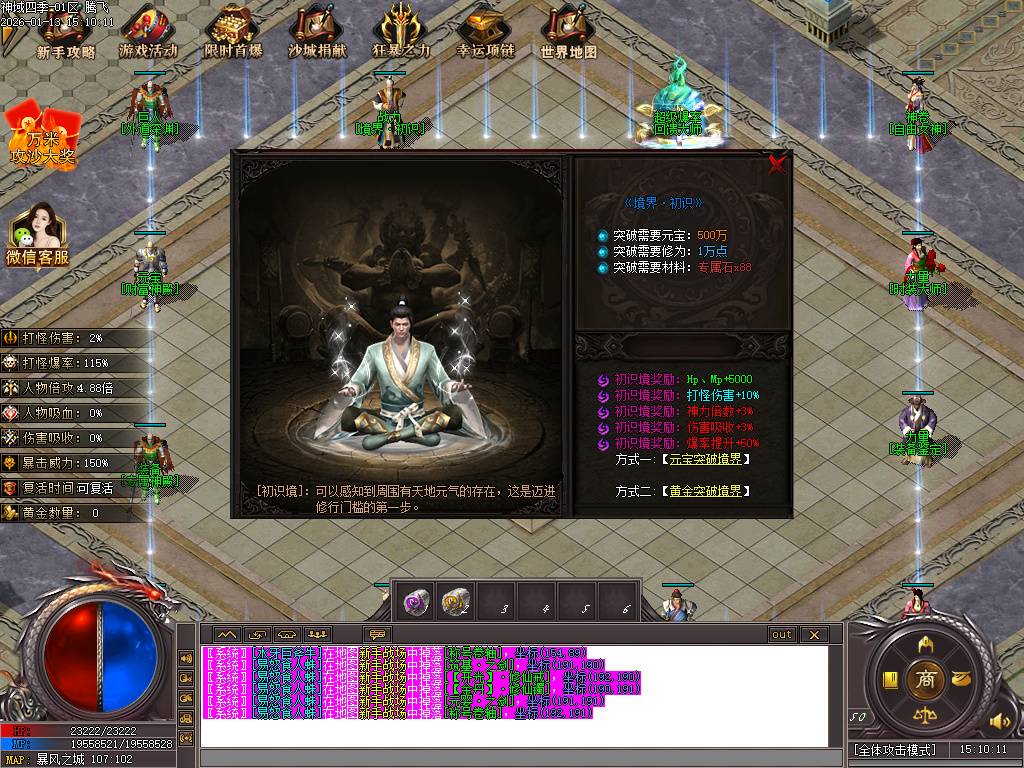Close the realm breakthrough panel
Screen dimensions: 1024x768
coord(777,166)
